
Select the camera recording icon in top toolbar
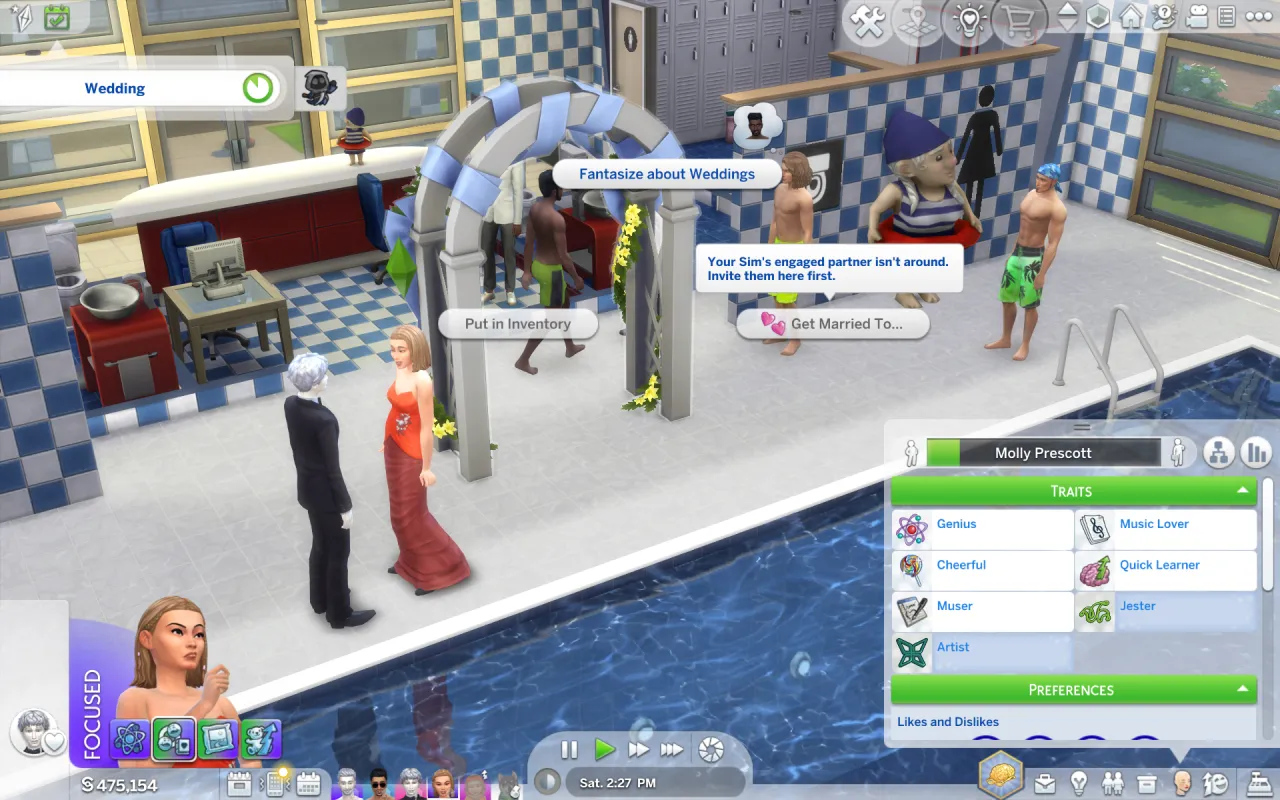click(1196, 16)
